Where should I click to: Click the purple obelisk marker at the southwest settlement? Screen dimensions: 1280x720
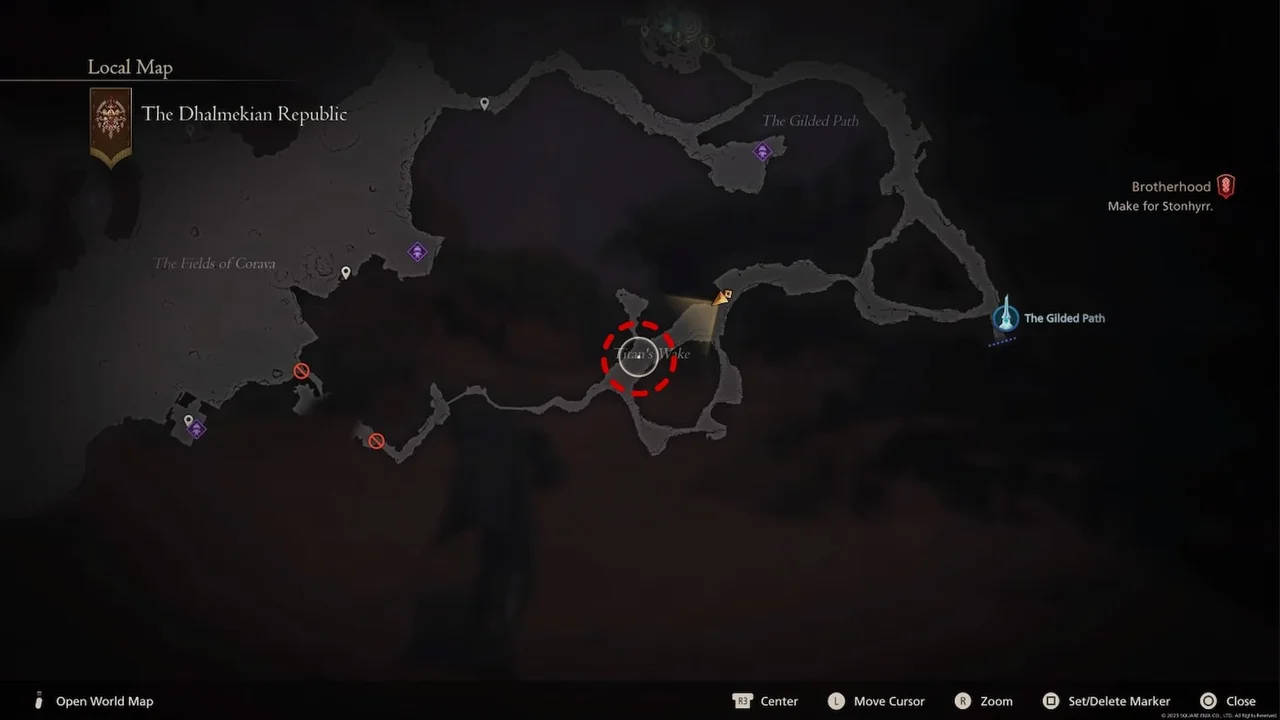pyautogui.click(x=196, y=429)
